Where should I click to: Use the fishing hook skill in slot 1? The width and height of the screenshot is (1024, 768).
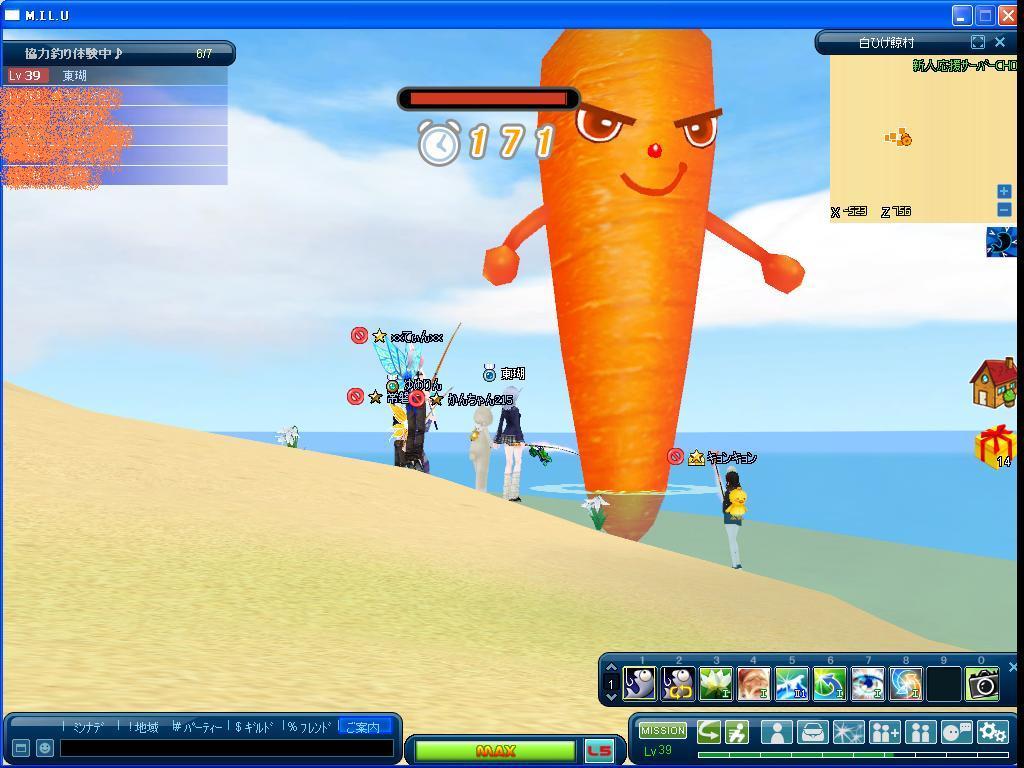click(x=640, y=683)
